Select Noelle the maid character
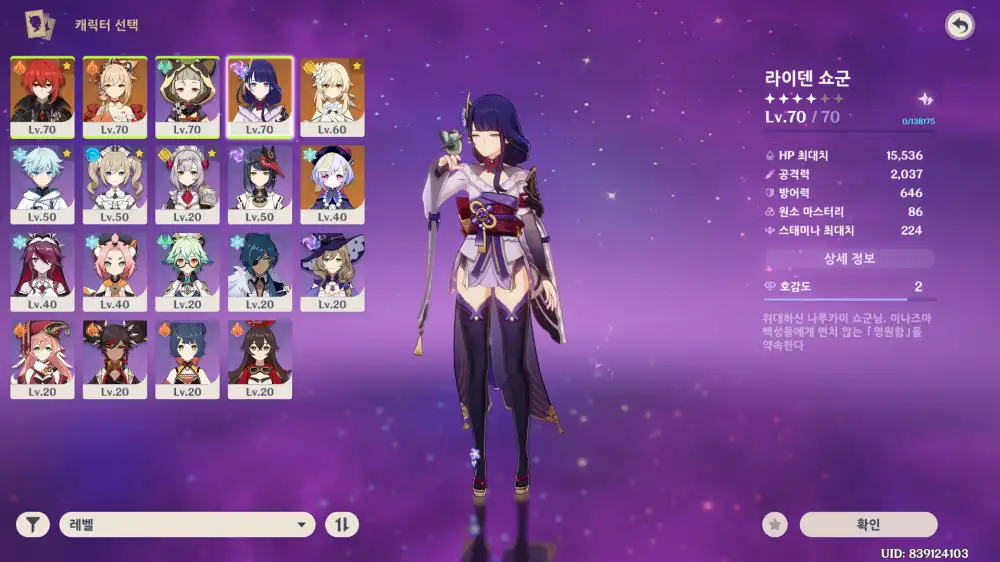 tap(187, 184)
